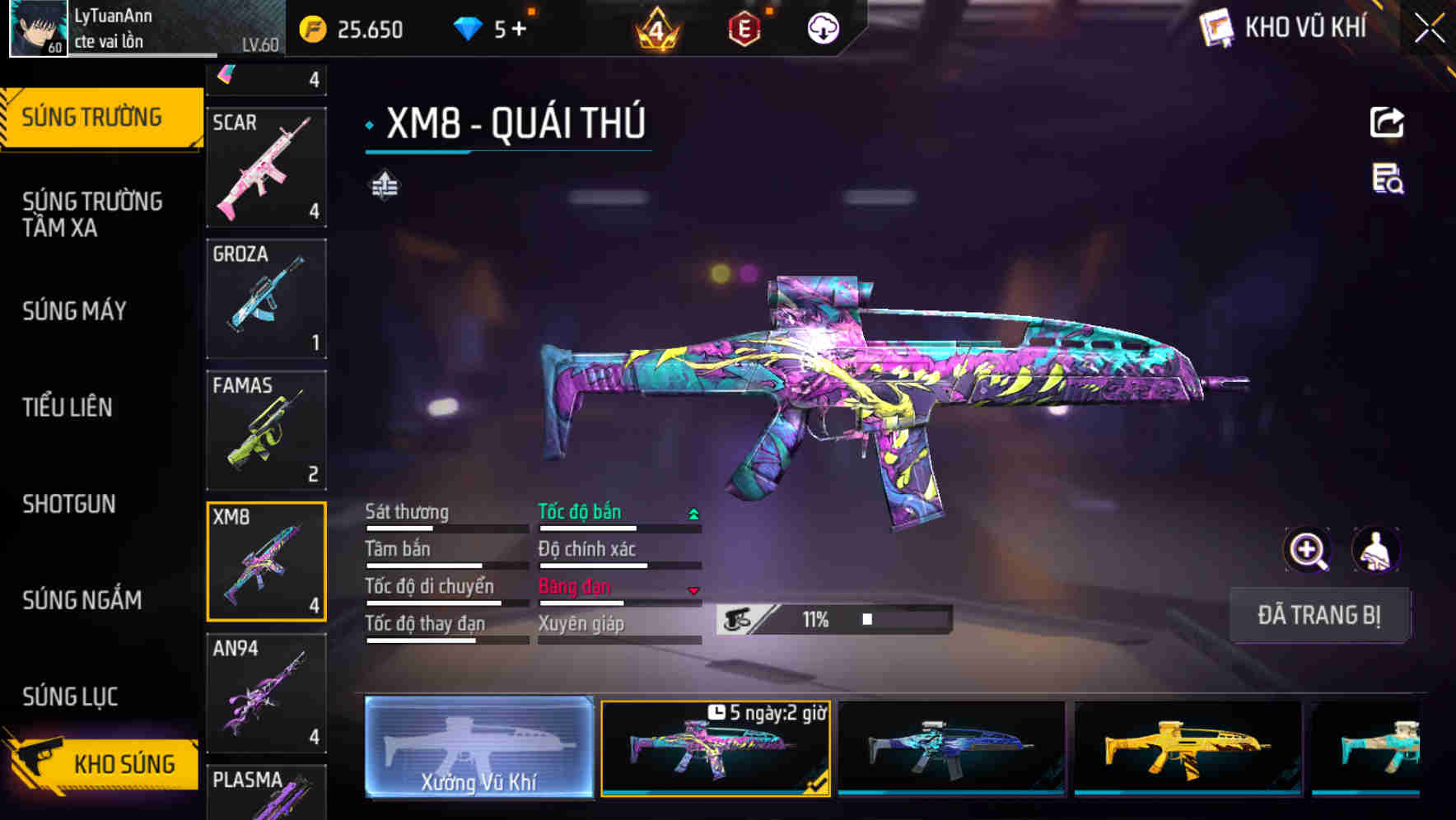Open the Tiểu Liên weapon category
The height and width of the screenshot is (820, 1456).
click(68, 408)
